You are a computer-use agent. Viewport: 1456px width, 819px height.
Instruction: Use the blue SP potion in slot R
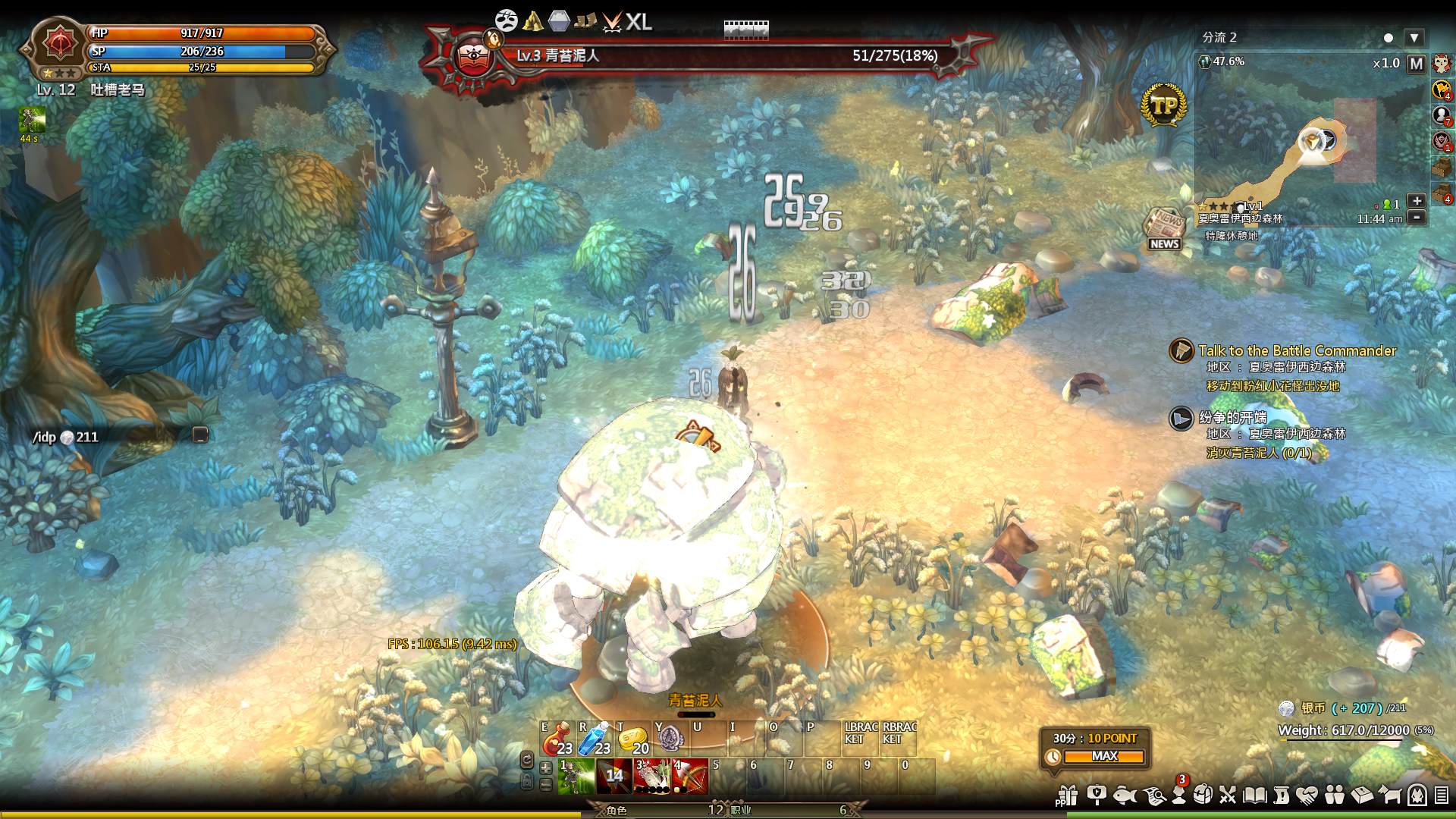pyautogui.click(x=595, y=739)
